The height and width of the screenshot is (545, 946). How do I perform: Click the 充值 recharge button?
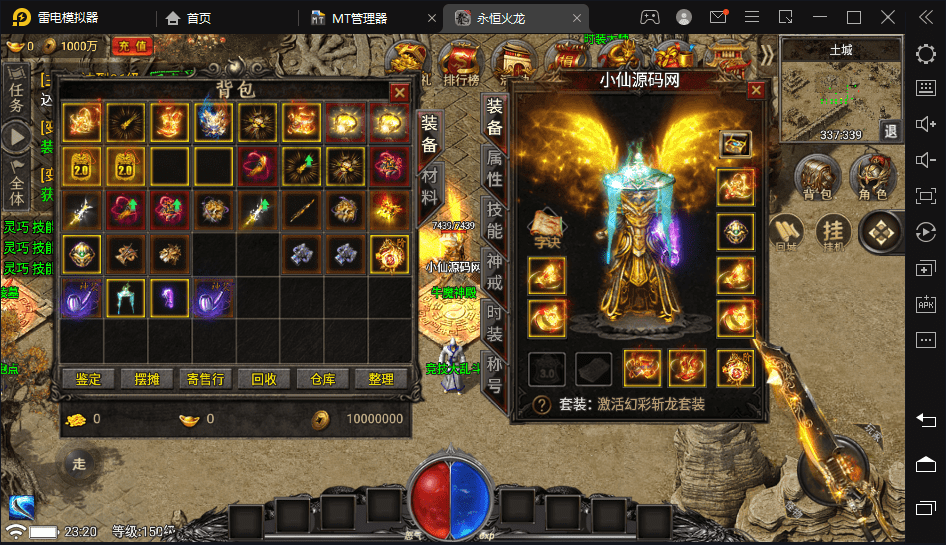(x=133, y=46)
